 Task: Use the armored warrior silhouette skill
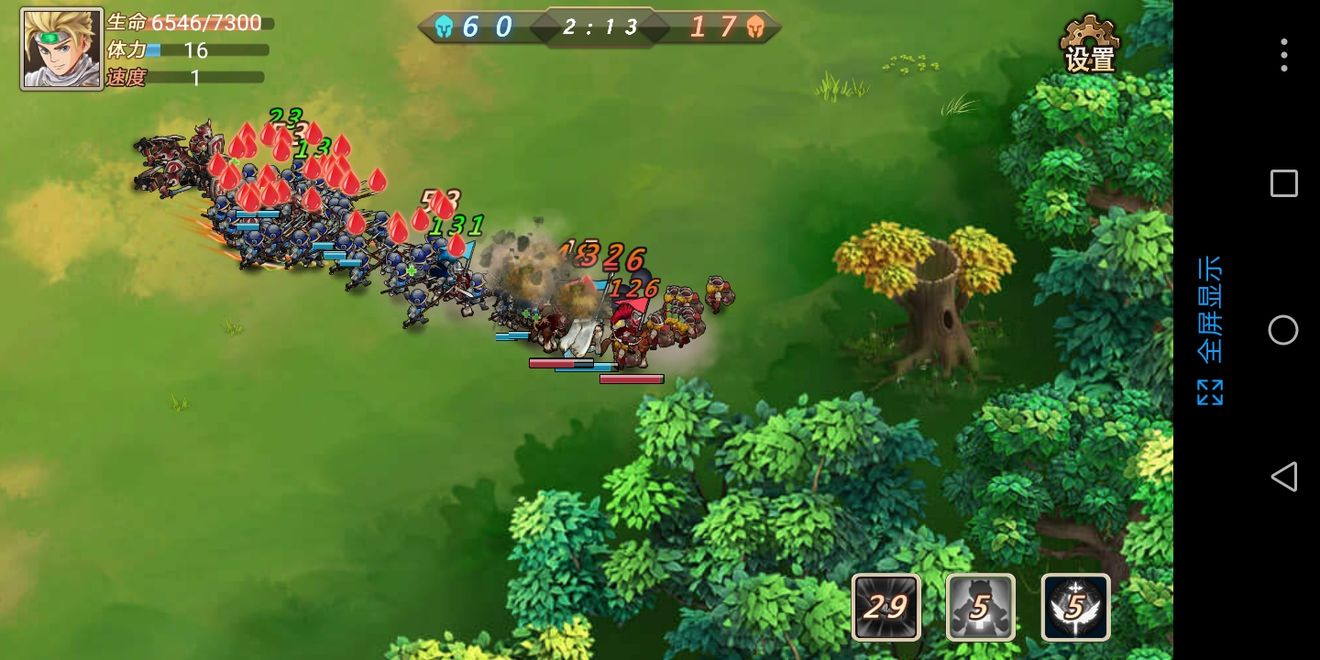tap(980, 606)
